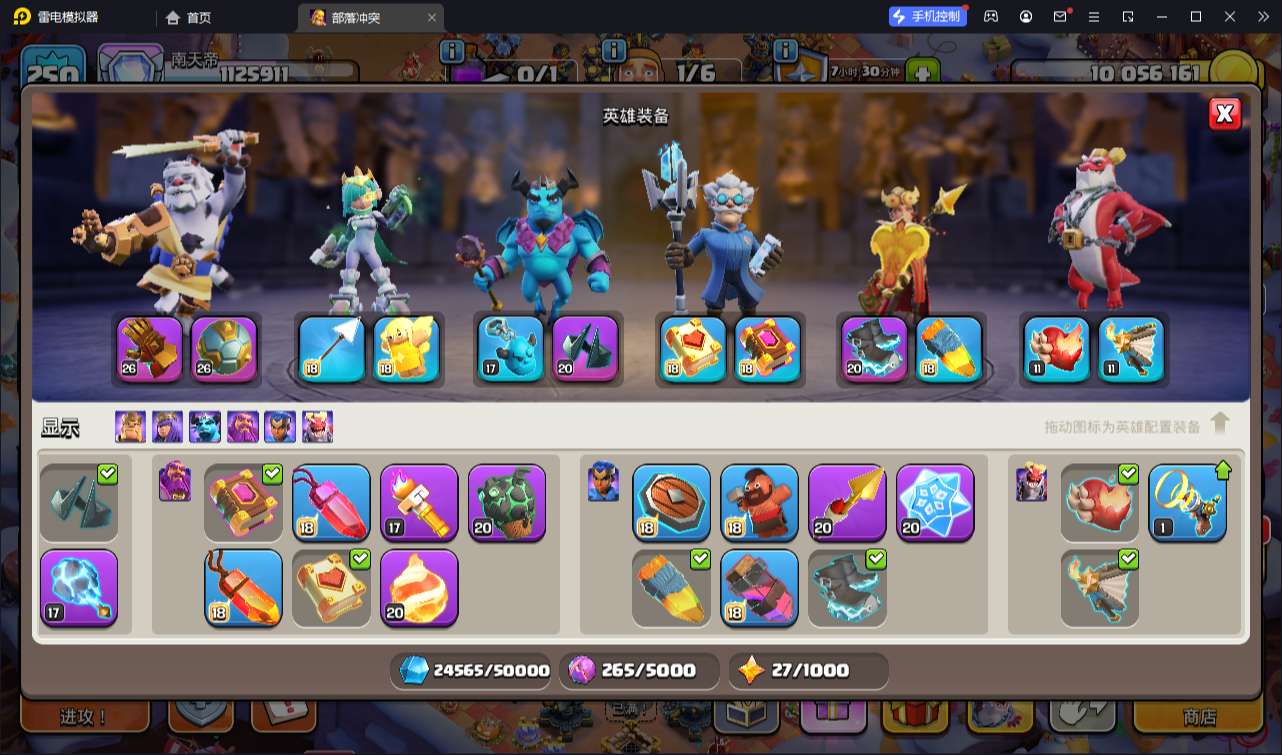Image resolution: width=1282 pixels, height=755 pixels.
Task: Choose the red rage gem in inventory
Action: 332,503
